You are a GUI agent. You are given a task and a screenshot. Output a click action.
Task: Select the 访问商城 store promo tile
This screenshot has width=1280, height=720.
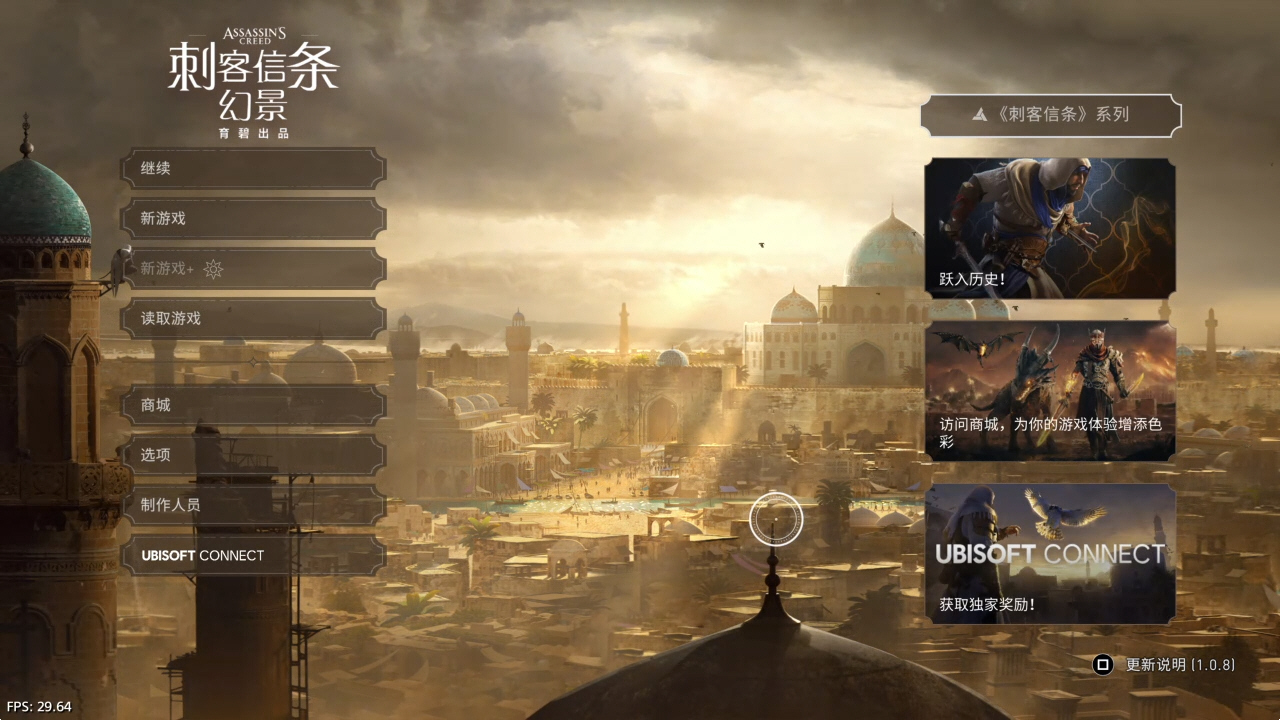(x=1050, y=391)
